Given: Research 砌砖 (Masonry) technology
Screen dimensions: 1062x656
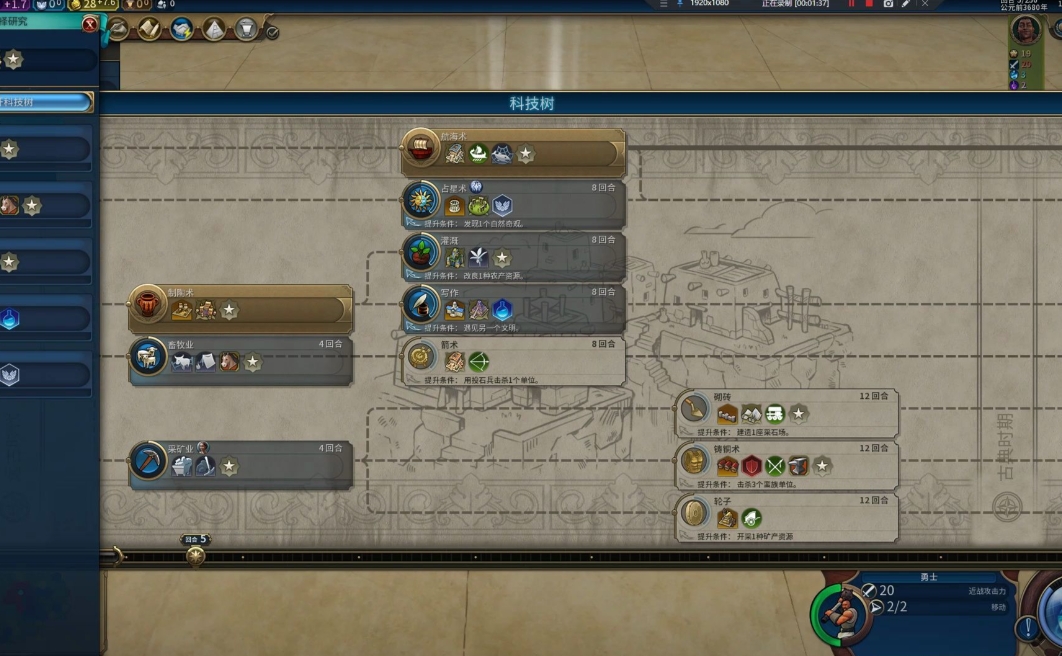Looking at the screenshot, I should pyautogui.click(x=786, y=412).
